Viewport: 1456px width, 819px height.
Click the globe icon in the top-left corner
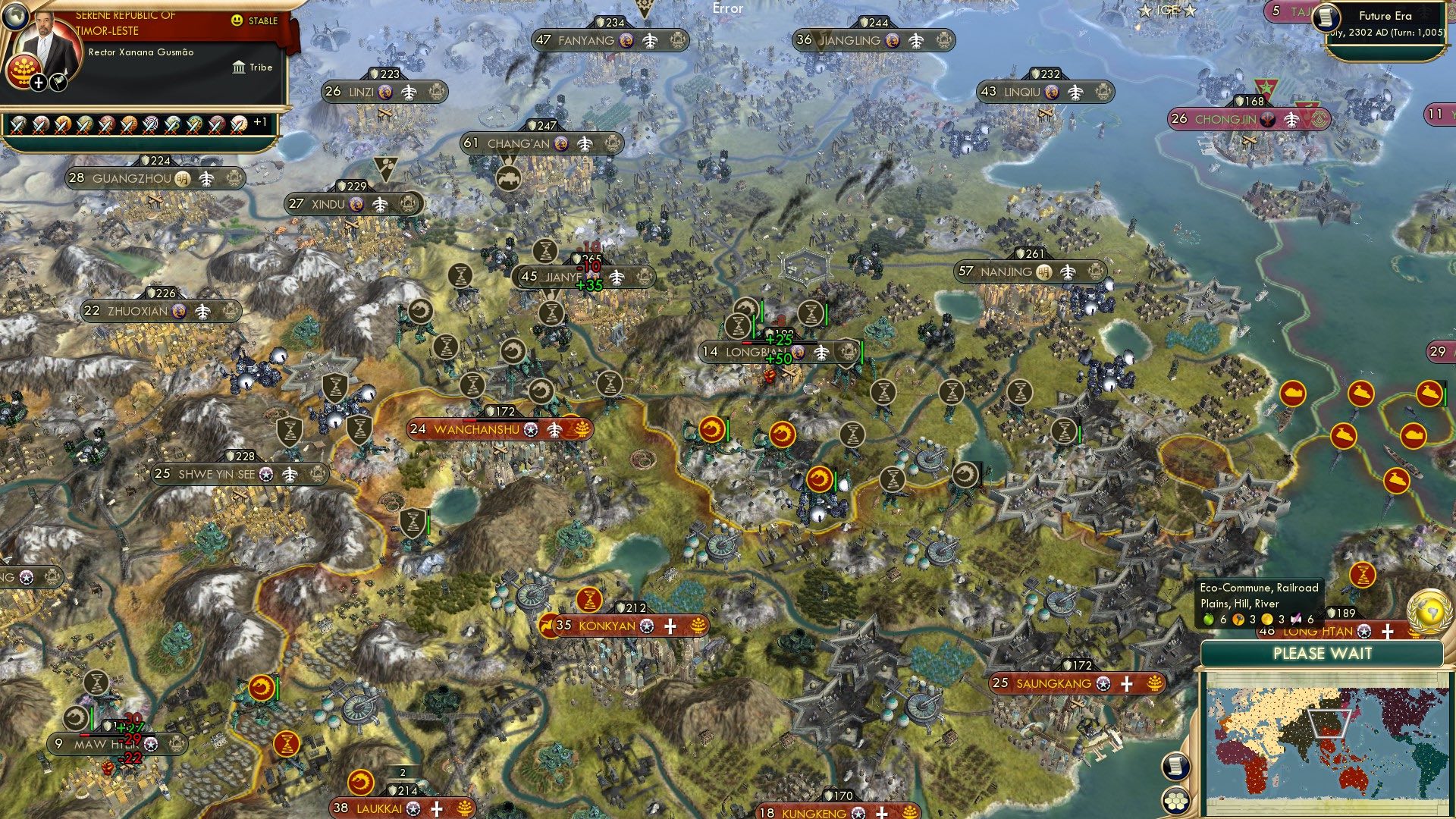[15, 17]
